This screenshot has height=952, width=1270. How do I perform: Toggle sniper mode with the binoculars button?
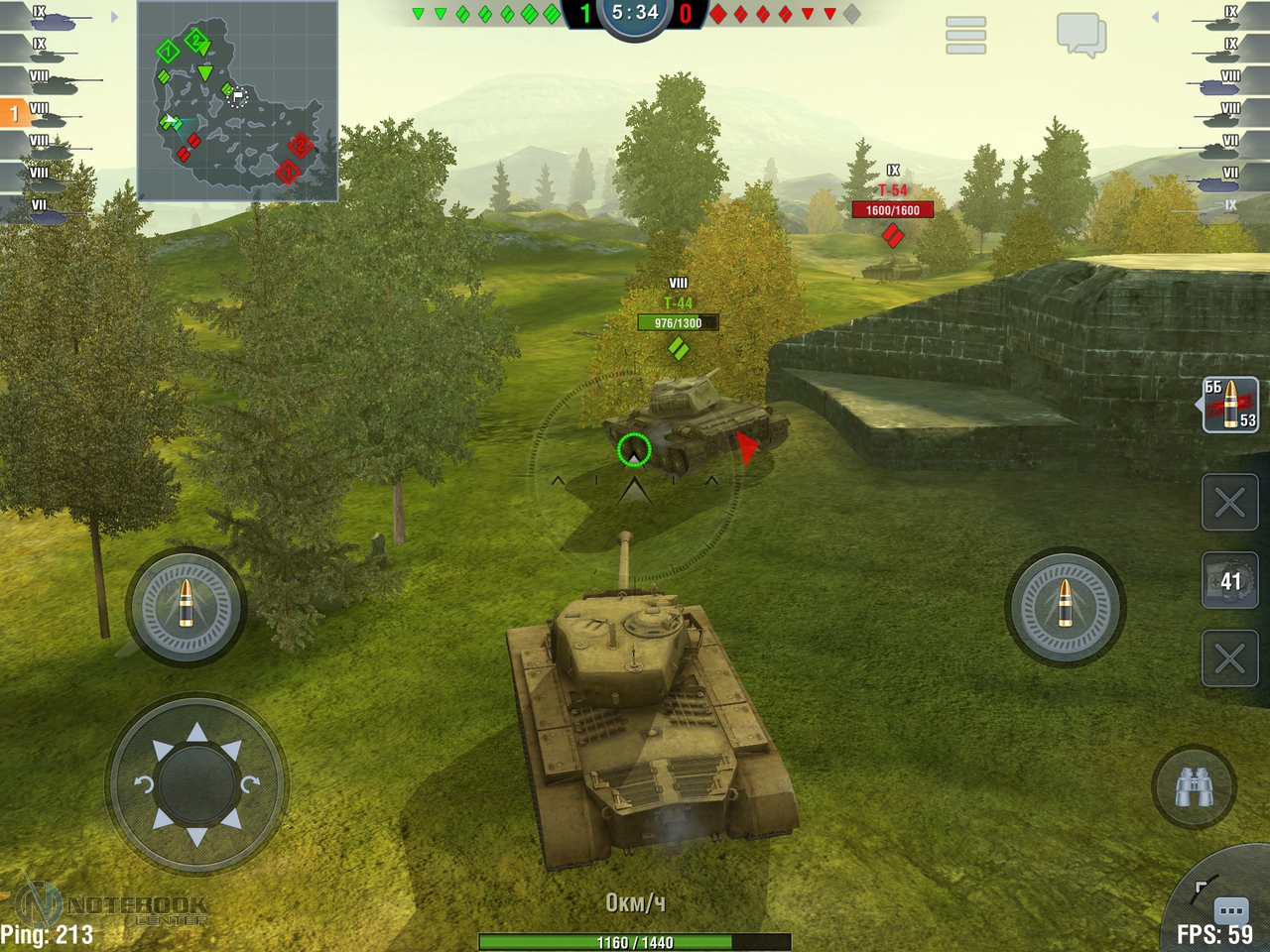[1194, 787]
